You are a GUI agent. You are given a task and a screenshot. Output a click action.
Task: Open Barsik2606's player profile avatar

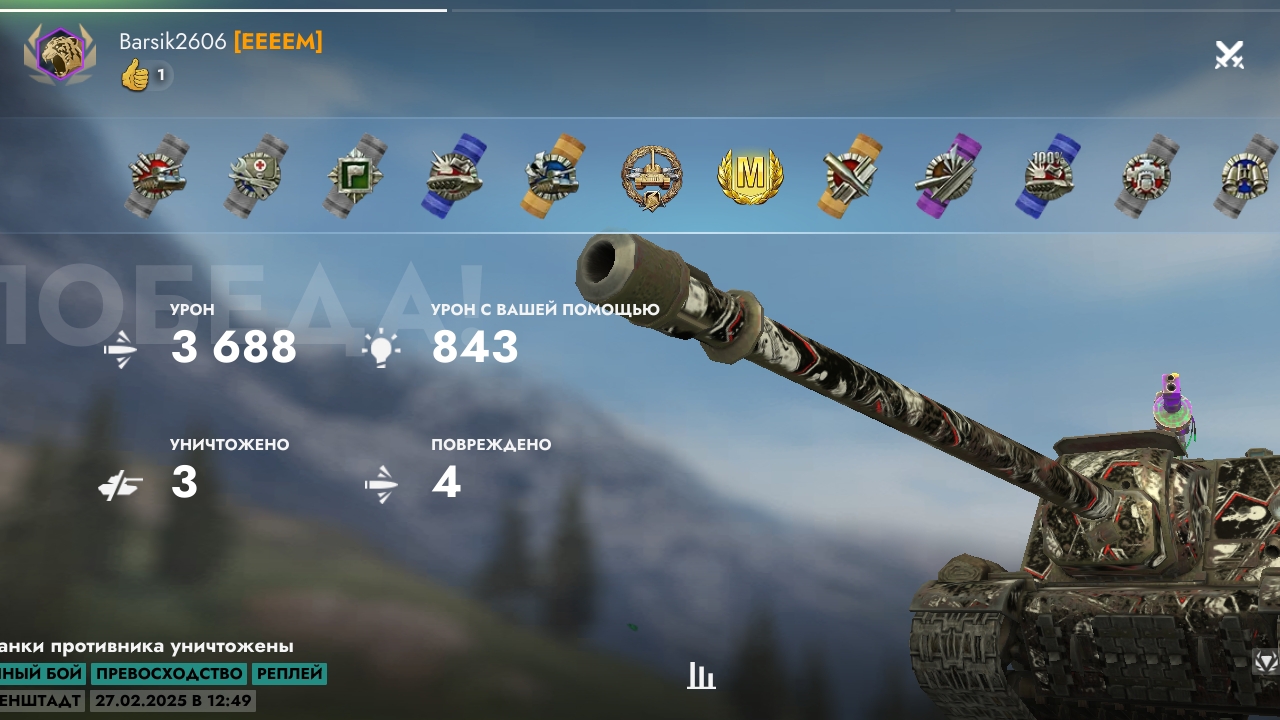[60, 55]
